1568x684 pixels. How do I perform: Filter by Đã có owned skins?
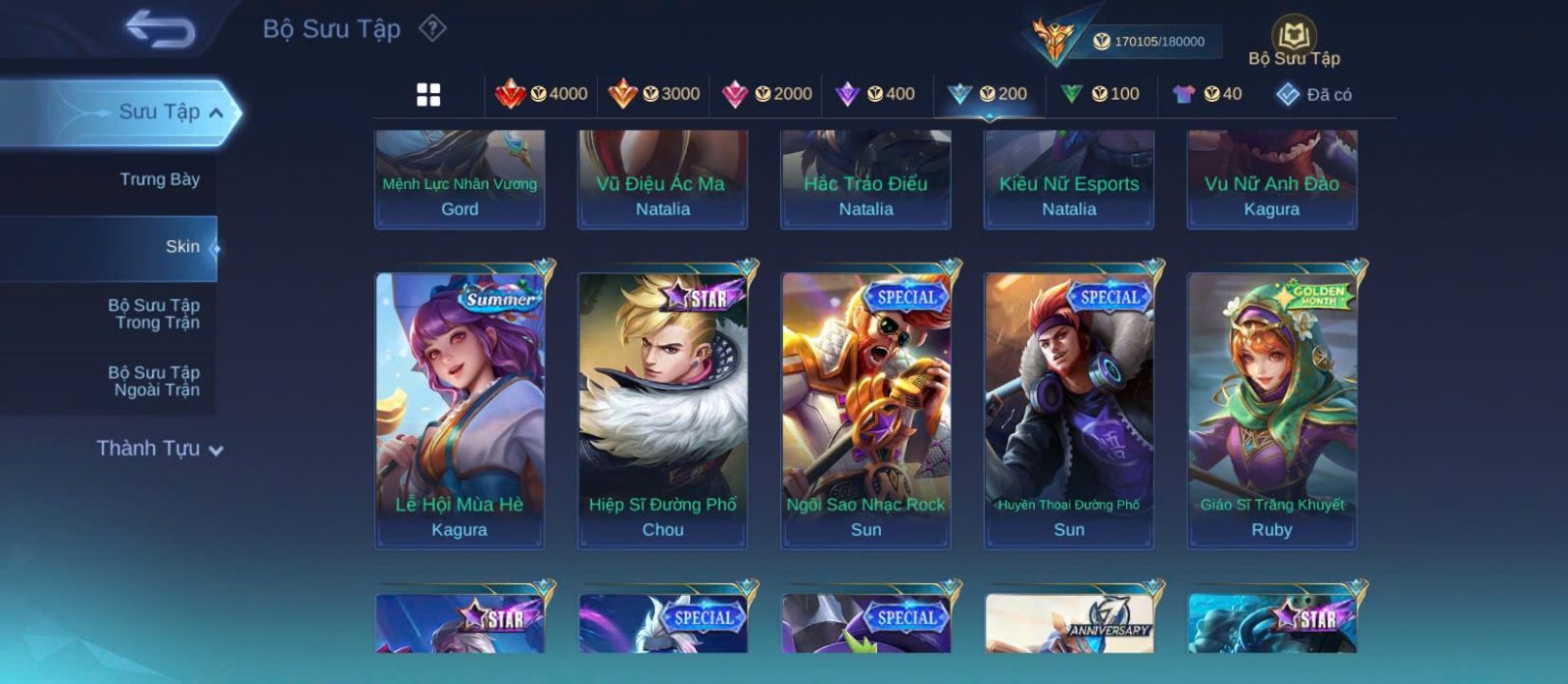(1313, 95)
